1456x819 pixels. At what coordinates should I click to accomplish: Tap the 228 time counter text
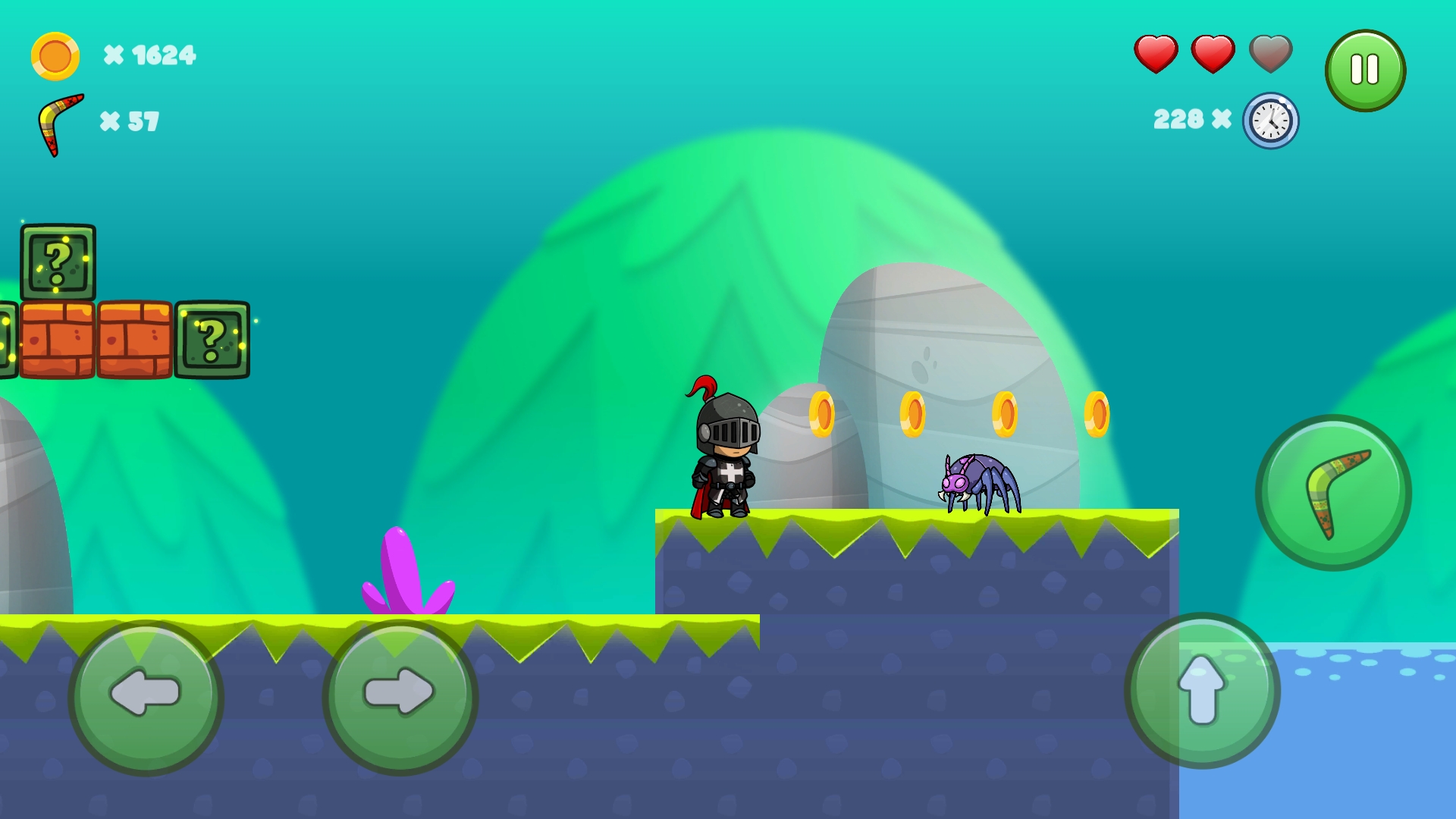1179,118
